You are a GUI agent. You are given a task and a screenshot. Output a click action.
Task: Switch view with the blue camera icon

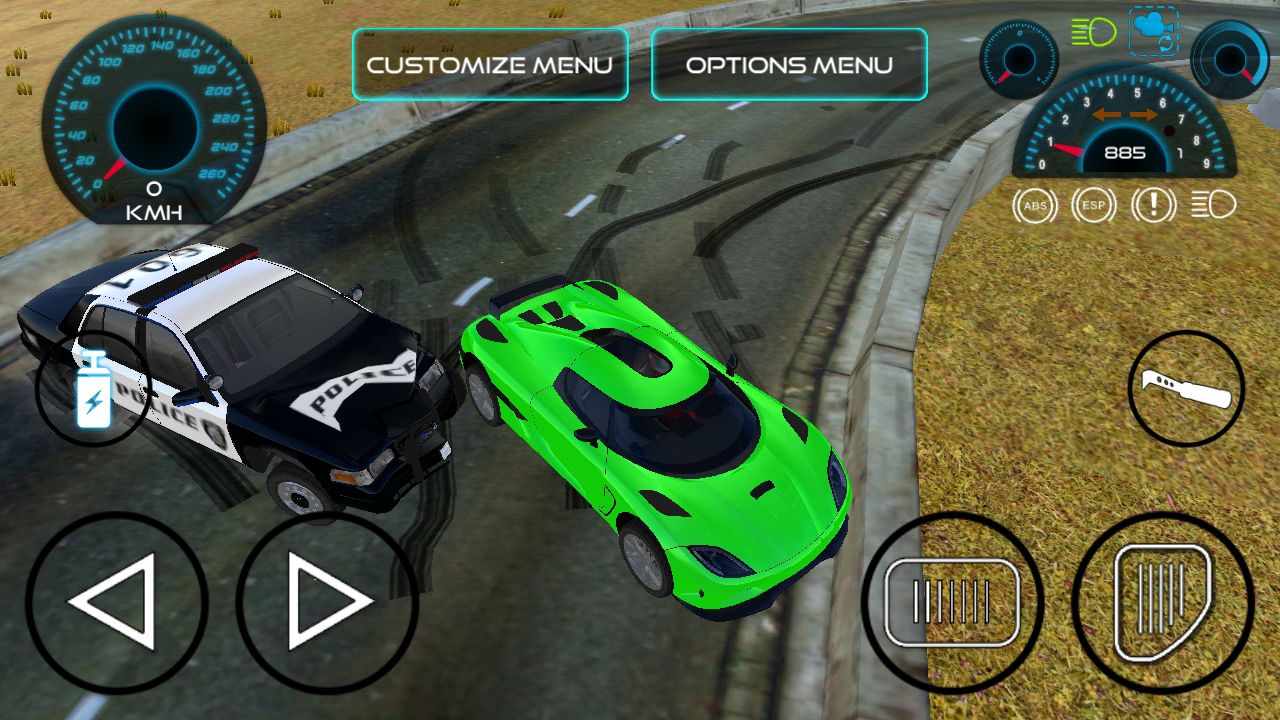pyautogui.click(x=1153, y=31)
